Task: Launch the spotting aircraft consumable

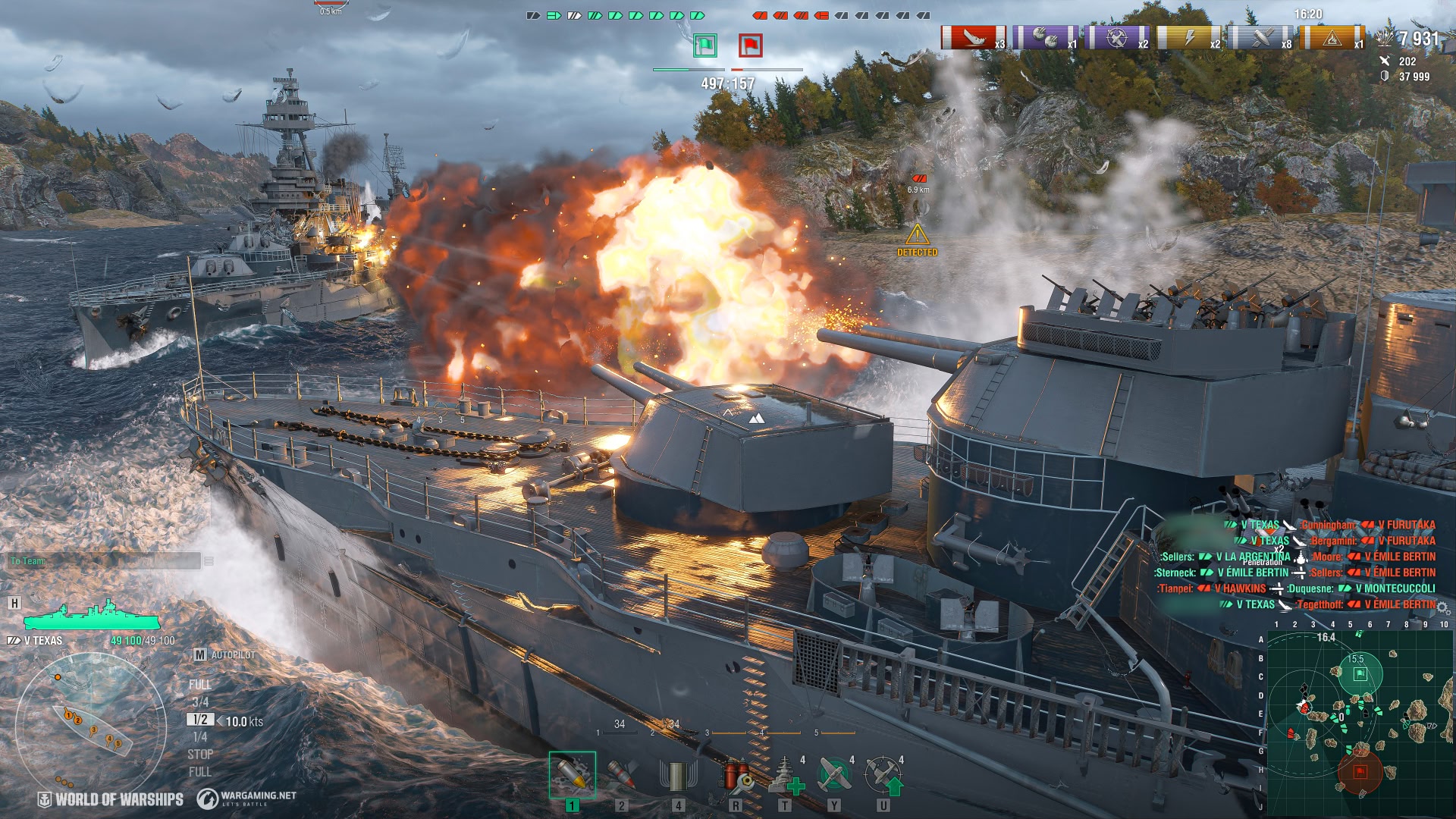Action: [883, 775]
